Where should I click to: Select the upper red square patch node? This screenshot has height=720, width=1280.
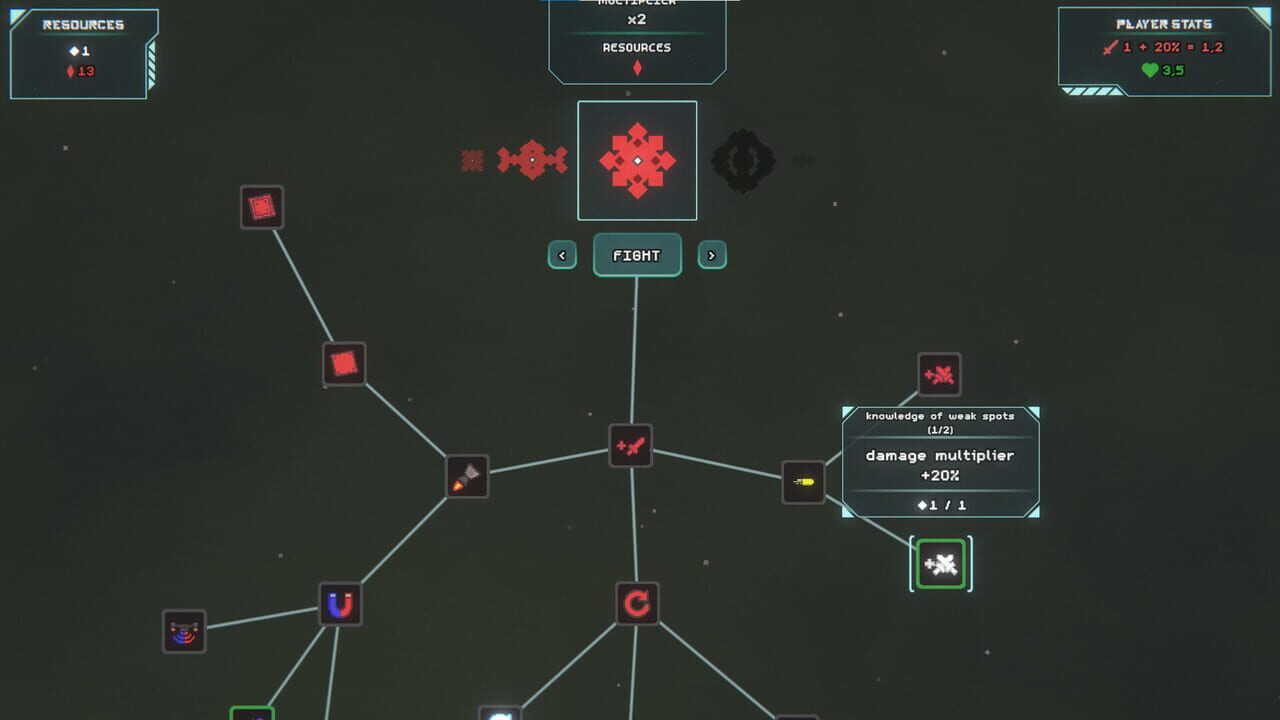(262, 207)
